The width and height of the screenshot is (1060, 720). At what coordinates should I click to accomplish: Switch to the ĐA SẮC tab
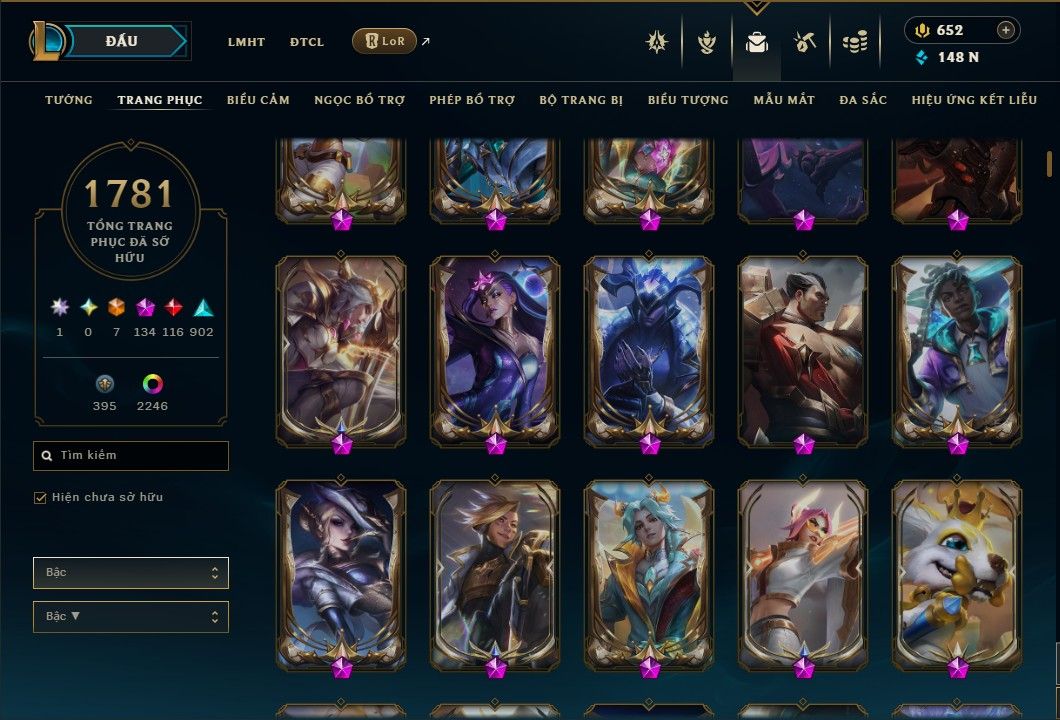click(x=863, y=100)
